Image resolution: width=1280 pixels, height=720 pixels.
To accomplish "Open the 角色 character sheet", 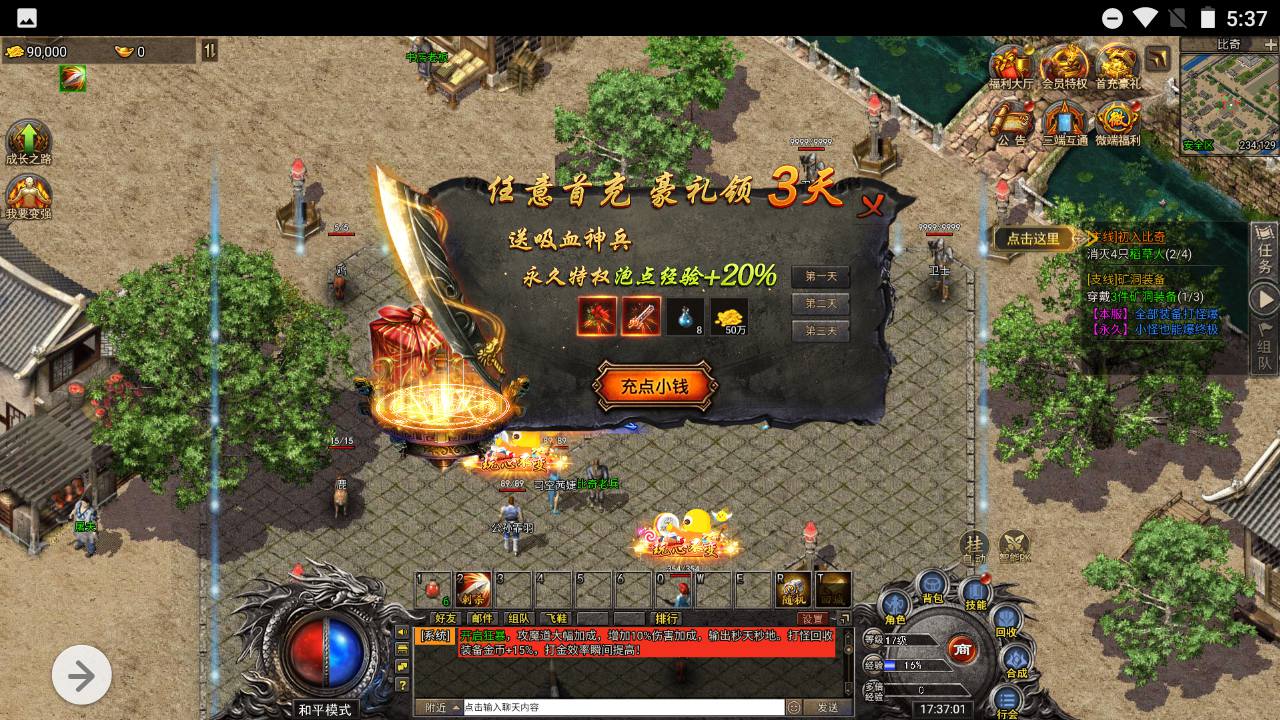I will (x=894, y=608).
